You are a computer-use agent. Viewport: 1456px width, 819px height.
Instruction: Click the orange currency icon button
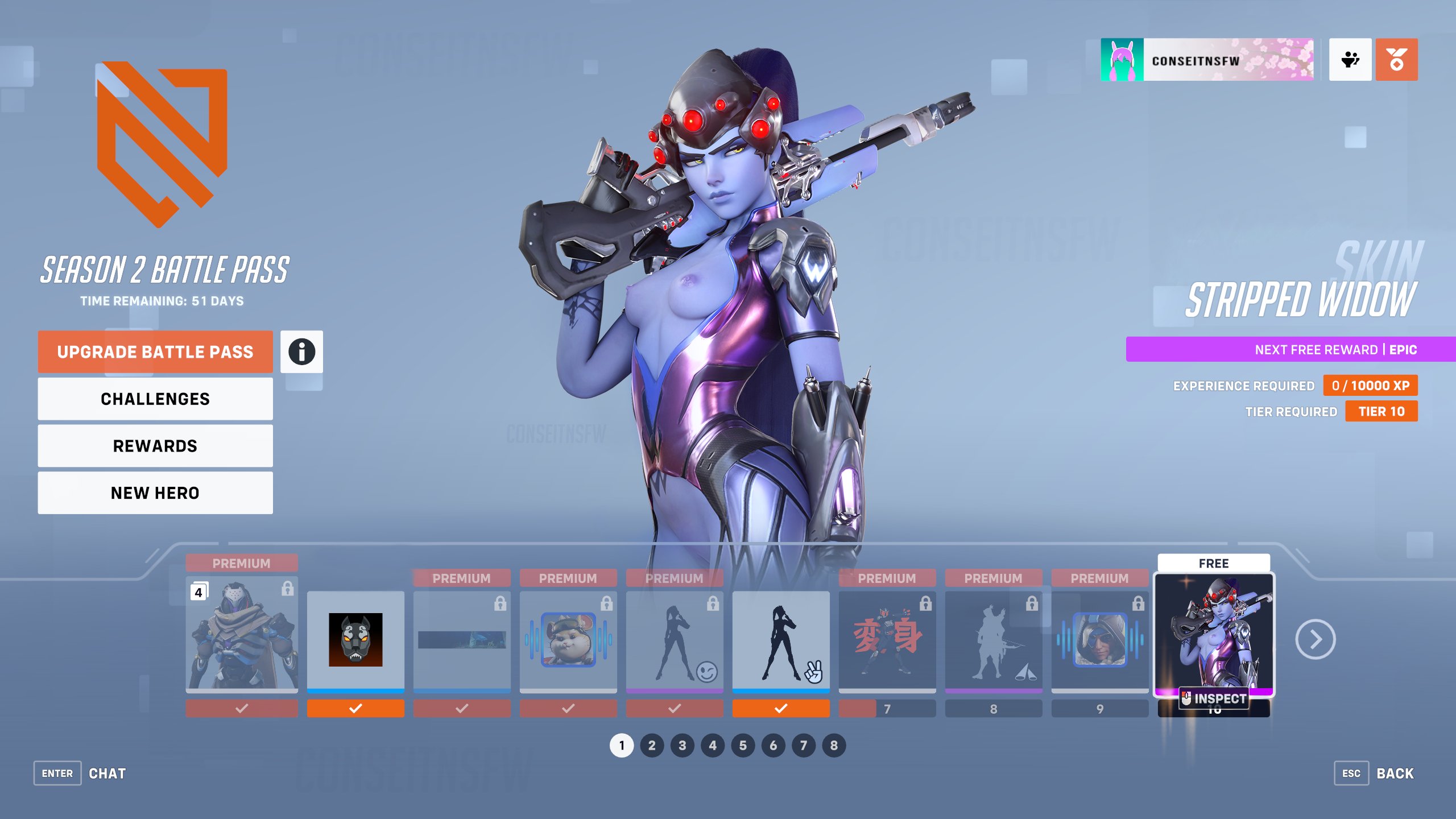tap(1396, 60)
